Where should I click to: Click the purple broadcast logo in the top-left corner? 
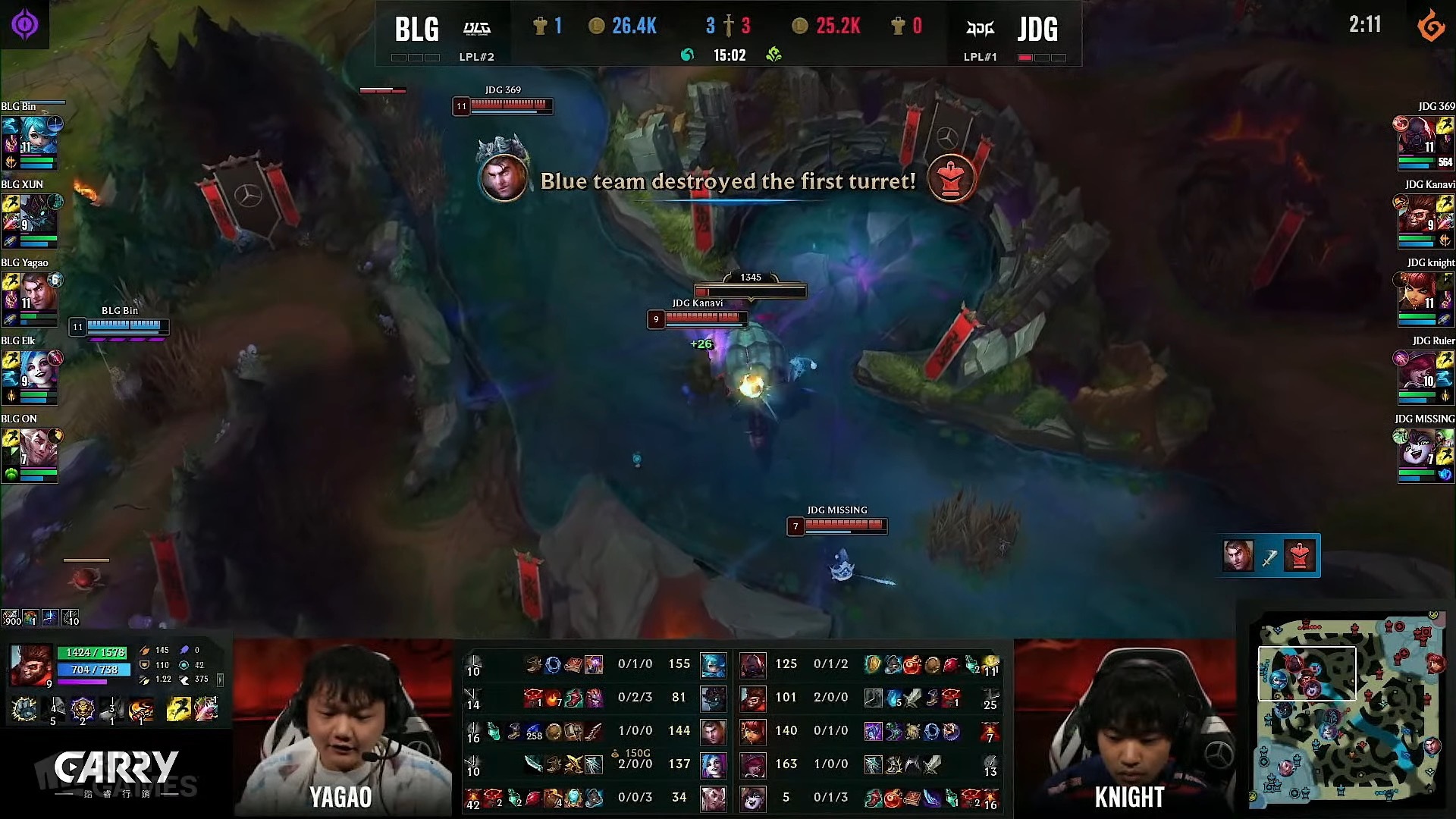point(24,24)
